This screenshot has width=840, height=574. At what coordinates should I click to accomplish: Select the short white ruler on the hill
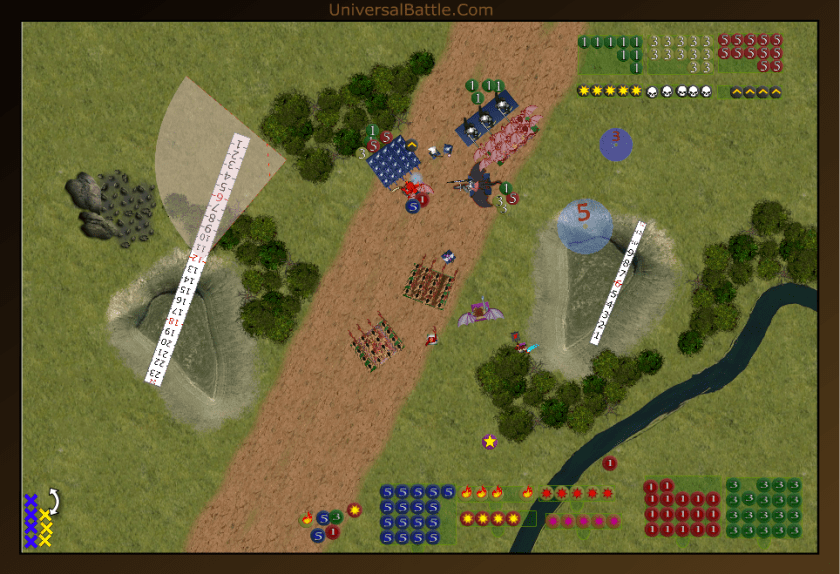(617, 283)
